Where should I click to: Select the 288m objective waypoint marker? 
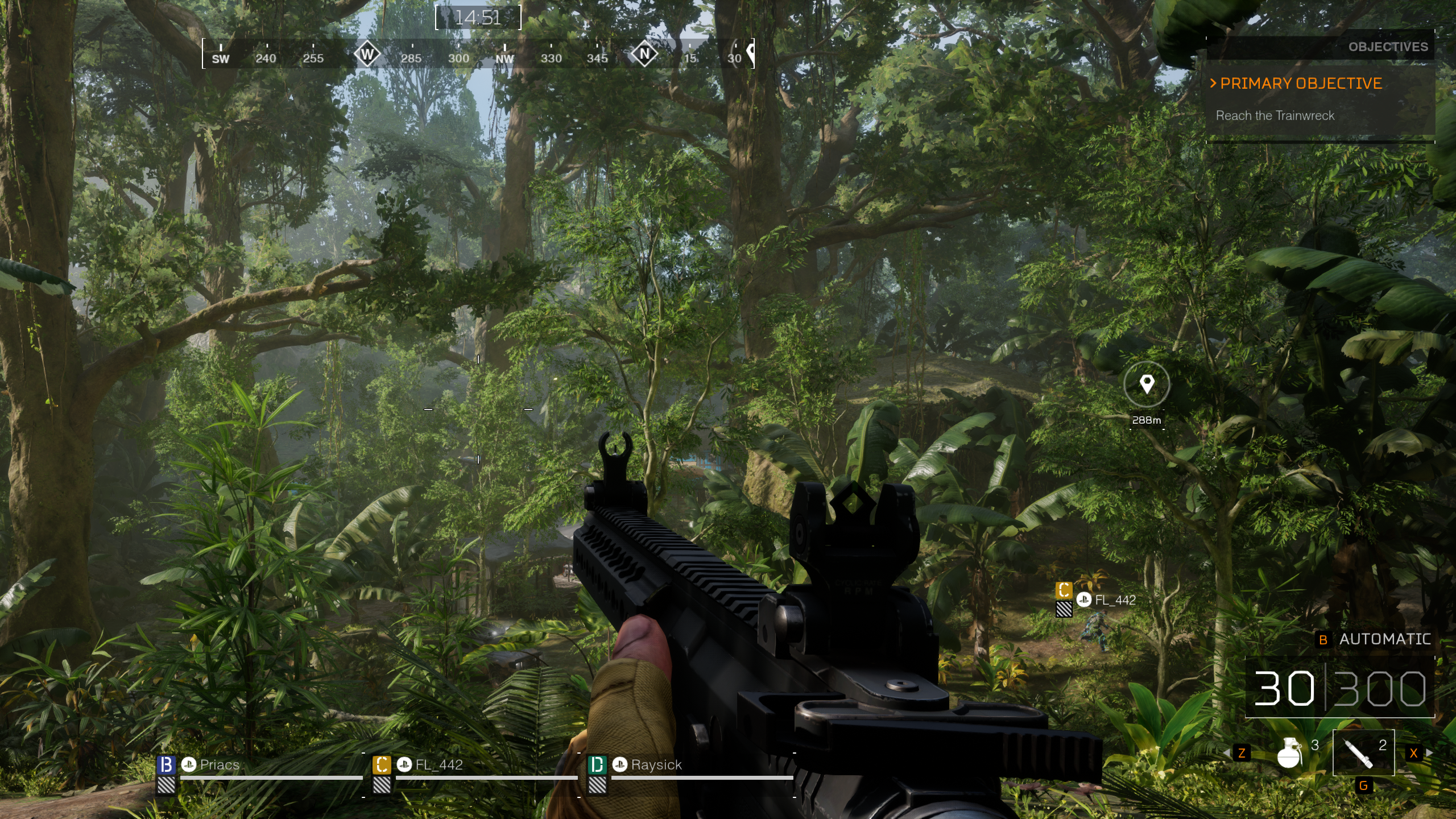1147,385
